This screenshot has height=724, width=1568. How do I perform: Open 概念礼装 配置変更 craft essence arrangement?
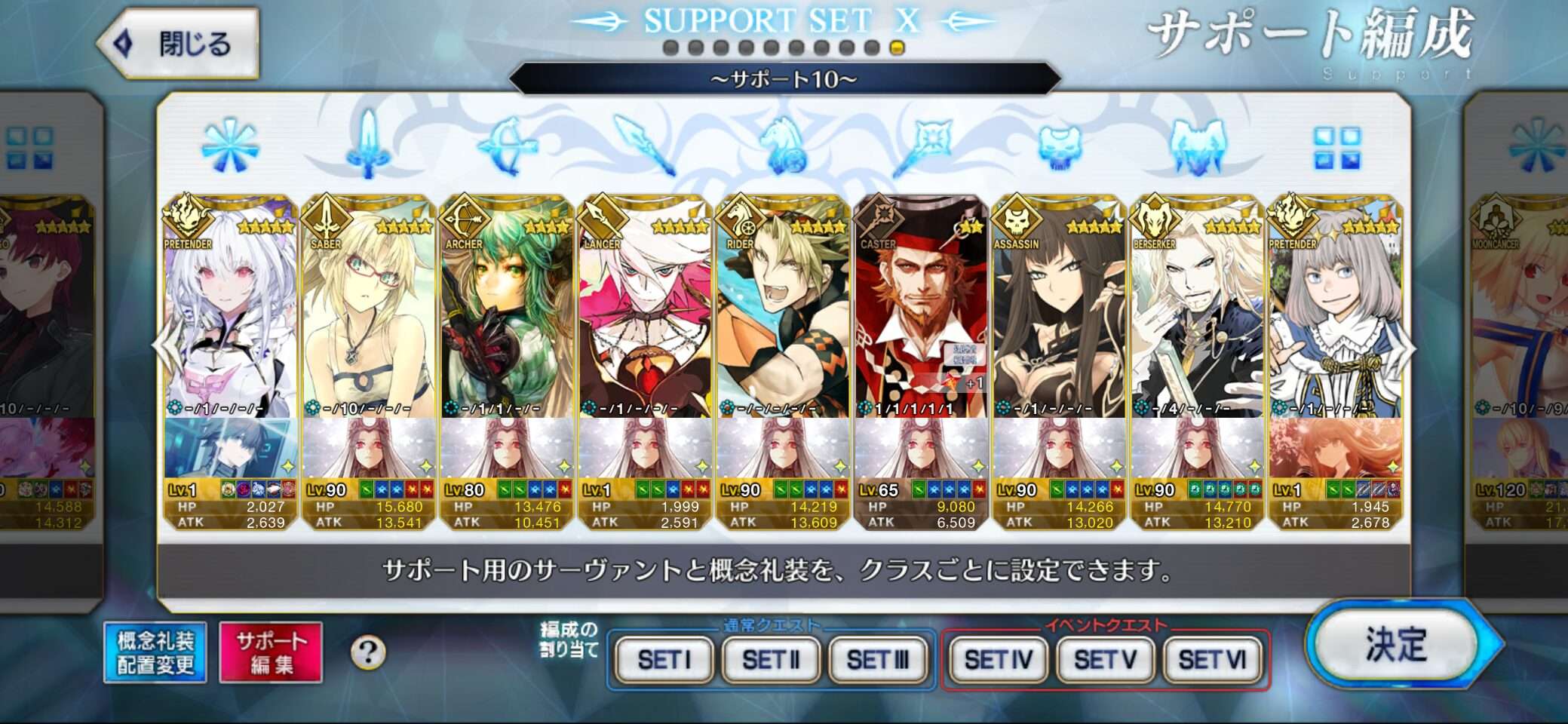(x=155, y=652)
